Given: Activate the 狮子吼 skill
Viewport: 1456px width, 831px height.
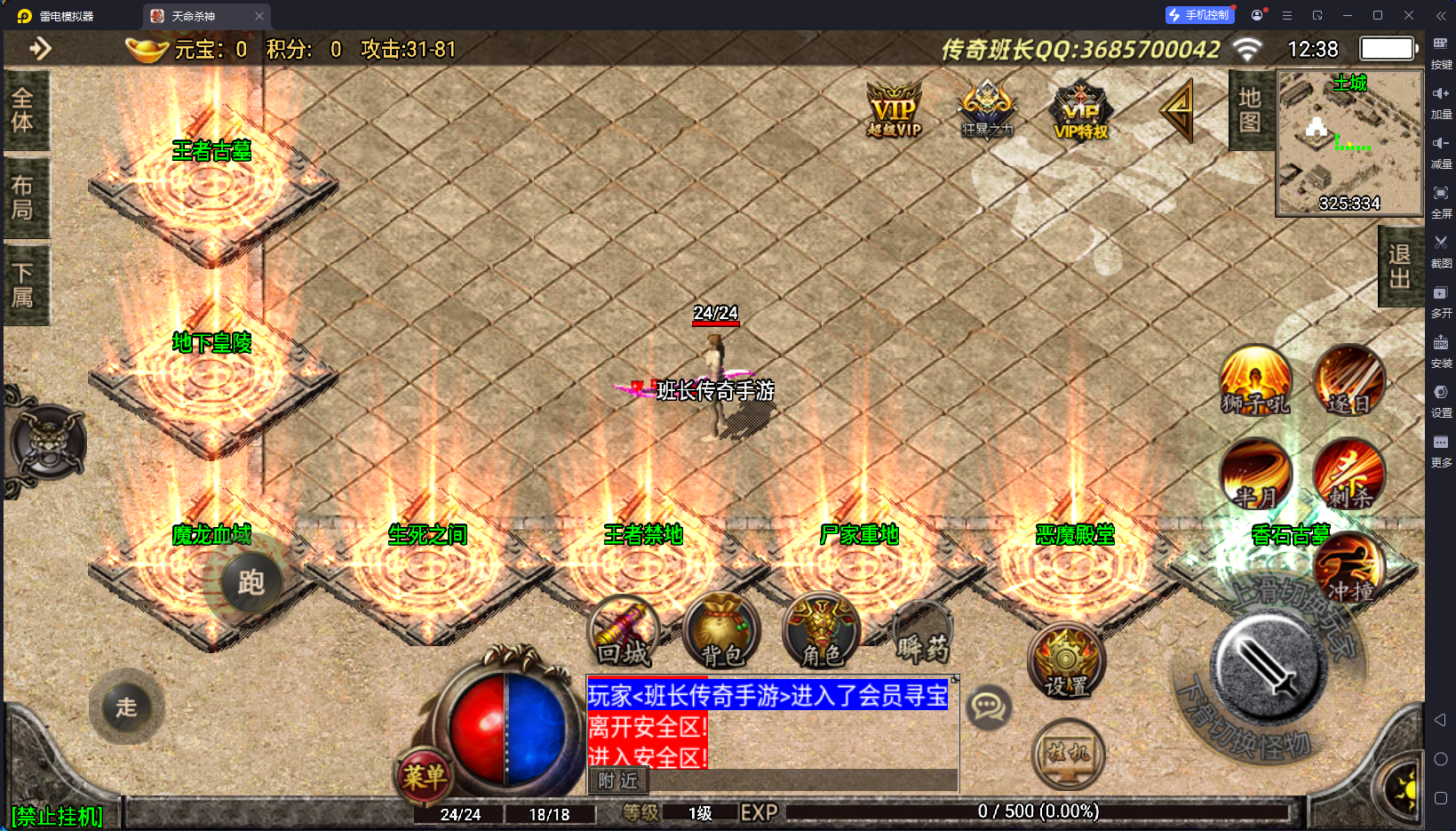Looking at the screenshot, I should pyautogui.click(x=1255, y=382).
